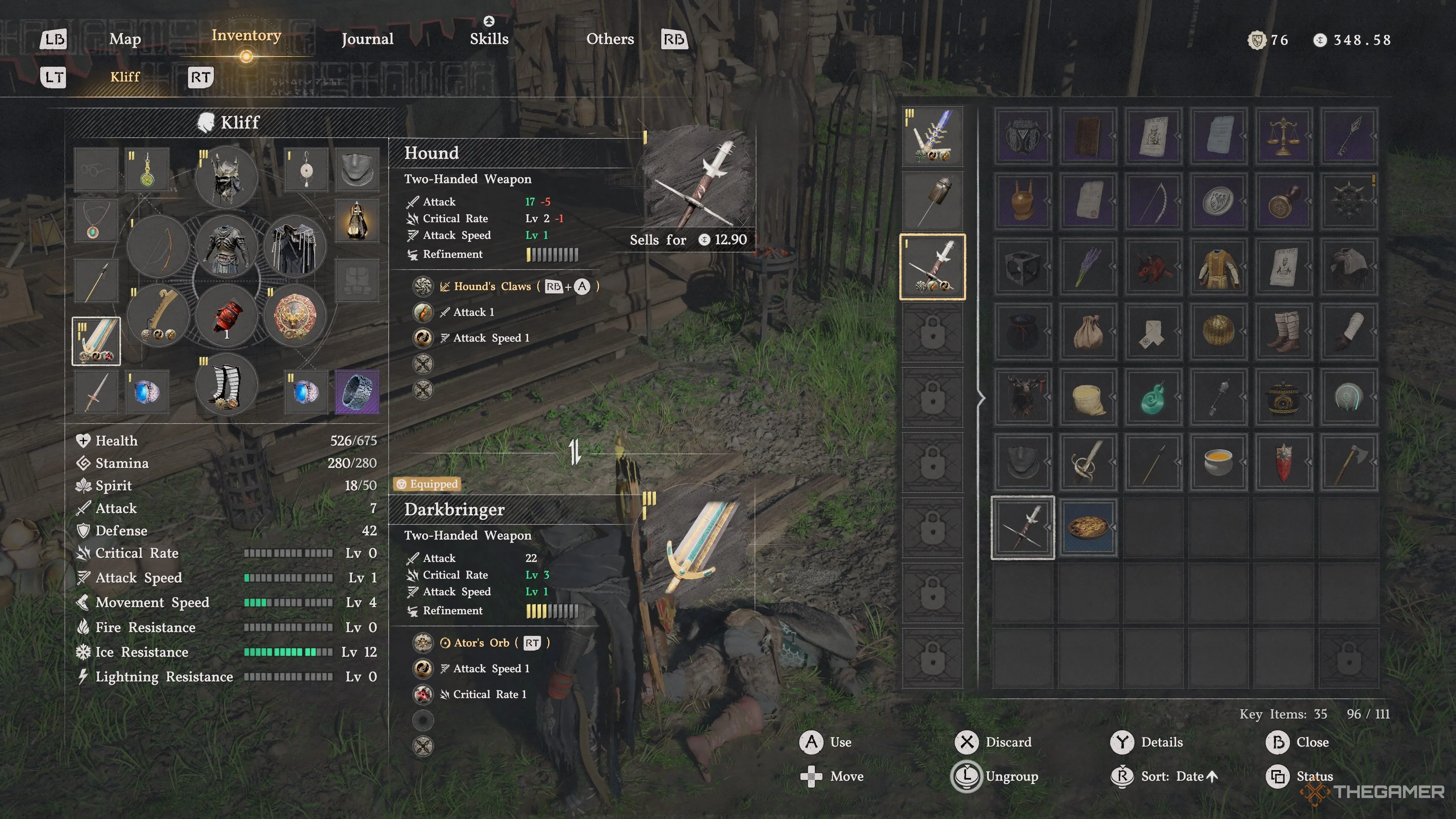
Task: Go to the Skills tab
Action: tap(489, 39)
